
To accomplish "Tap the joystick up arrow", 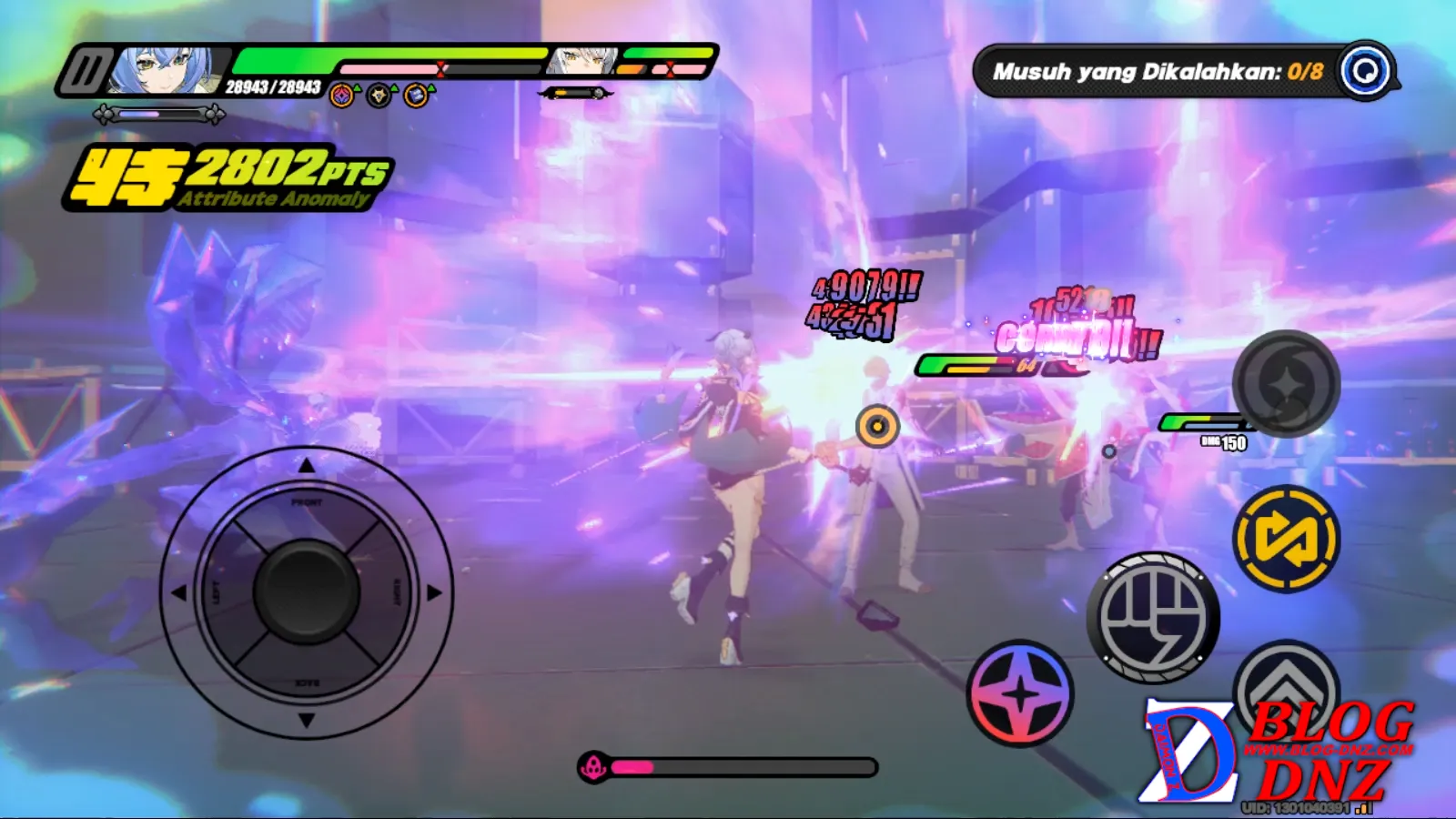I will [x=307, y=466].
